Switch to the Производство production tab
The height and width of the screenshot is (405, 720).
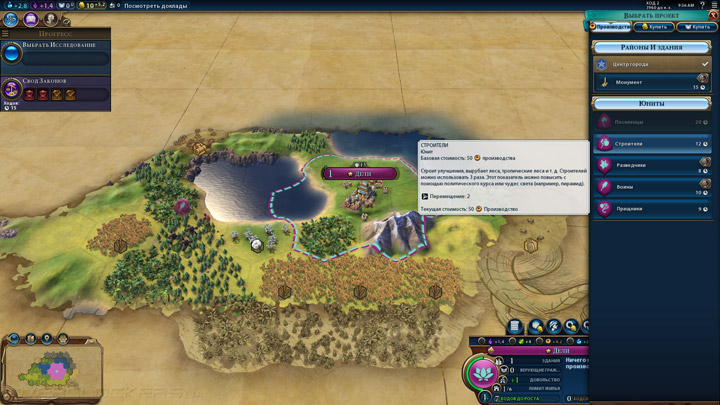(x=610, y=27)
